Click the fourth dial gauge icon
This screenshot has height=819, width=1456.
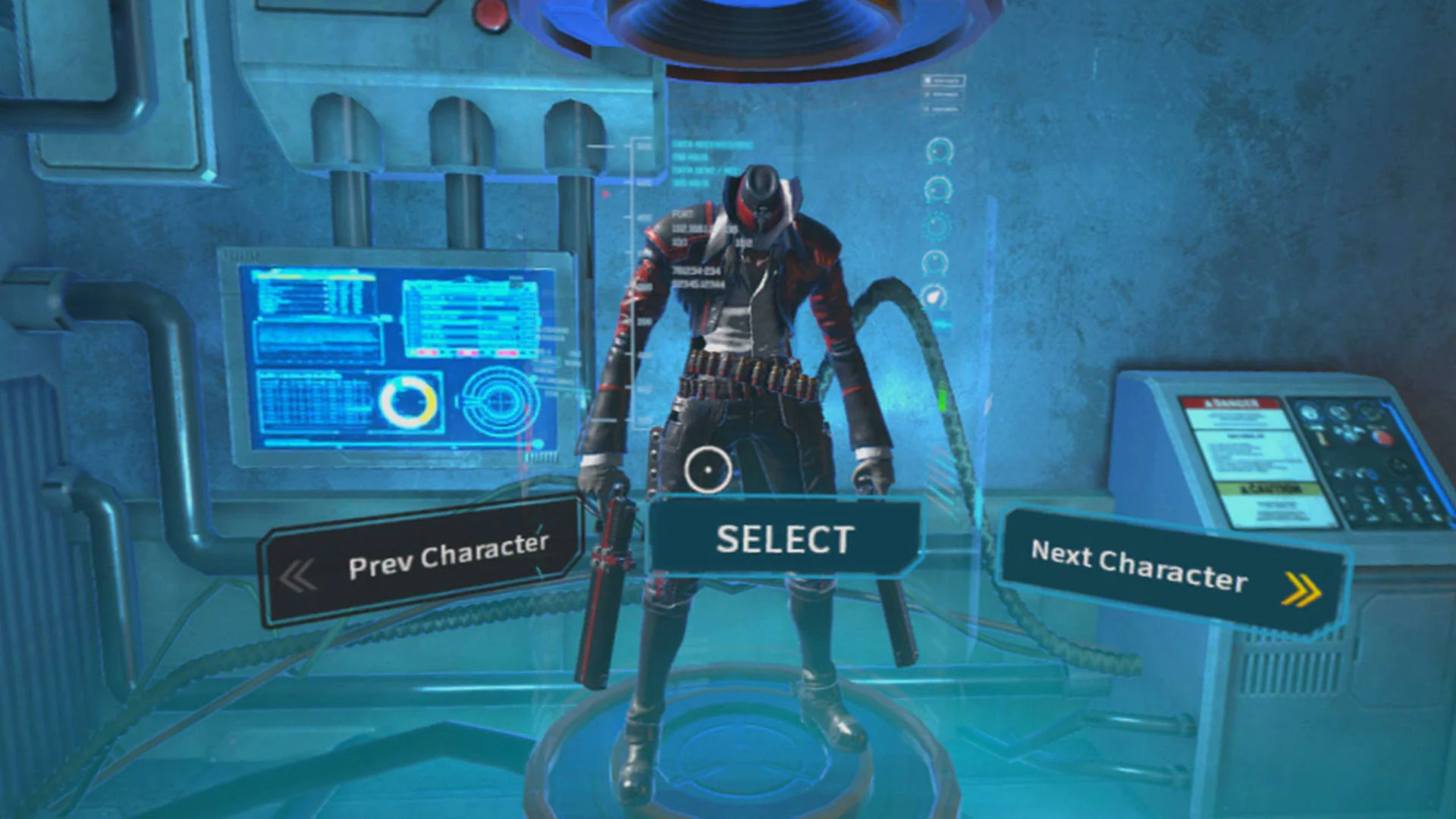point(937,262)
